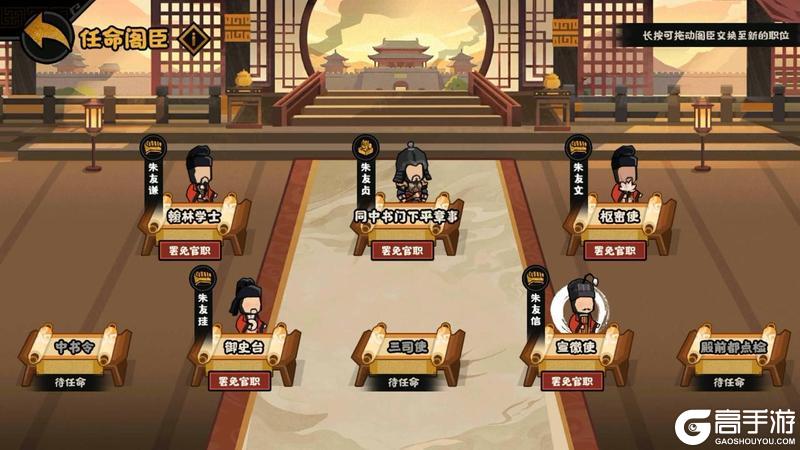The height and width of the screenshot is (450, 800).
Task: Dismiss the 御史台 official from post
Action: pyautogui.click(x=238, y=380)
